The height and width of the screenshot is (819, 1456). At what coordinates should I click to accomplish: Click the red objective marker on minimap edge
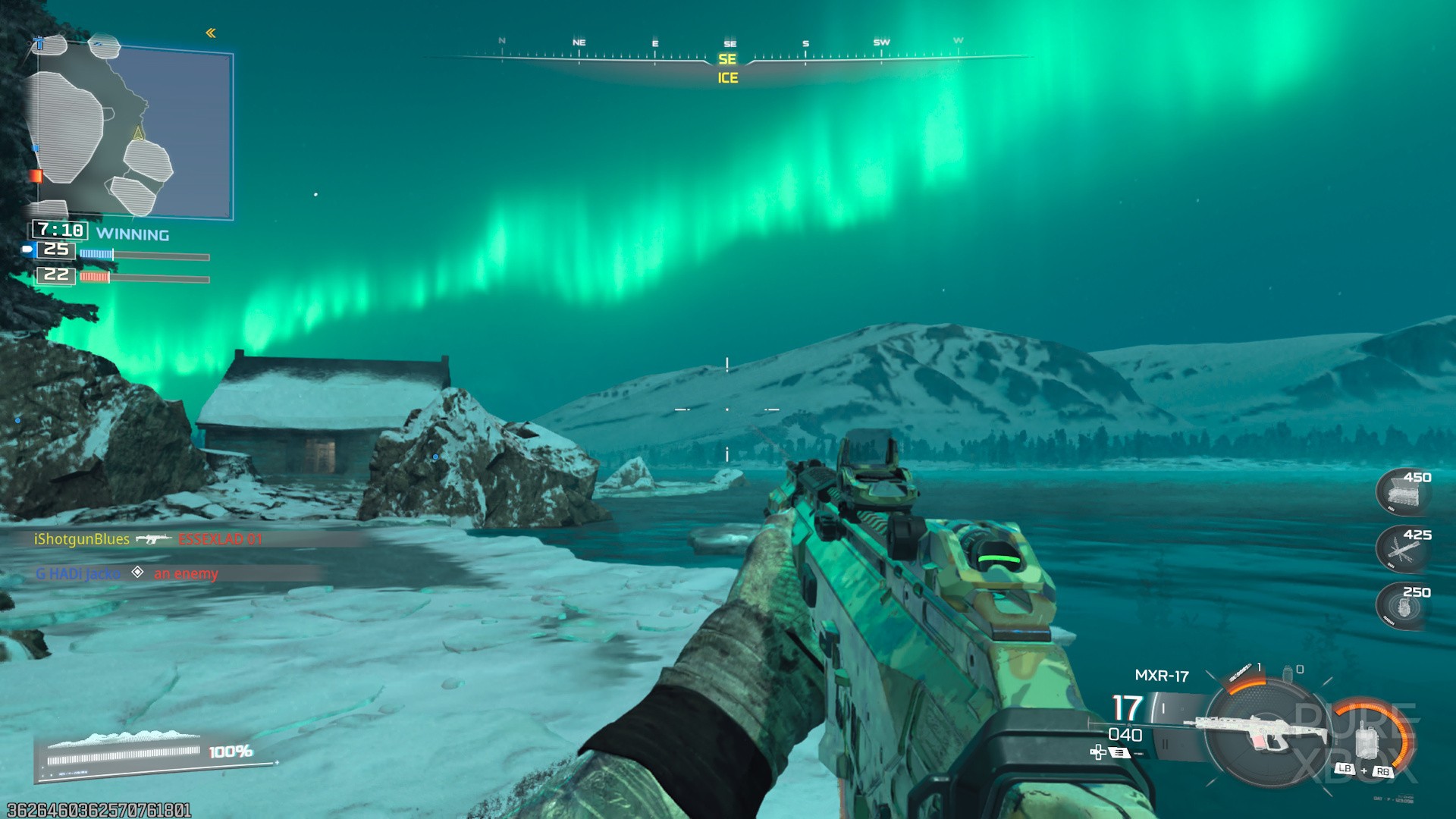[36, 176]
